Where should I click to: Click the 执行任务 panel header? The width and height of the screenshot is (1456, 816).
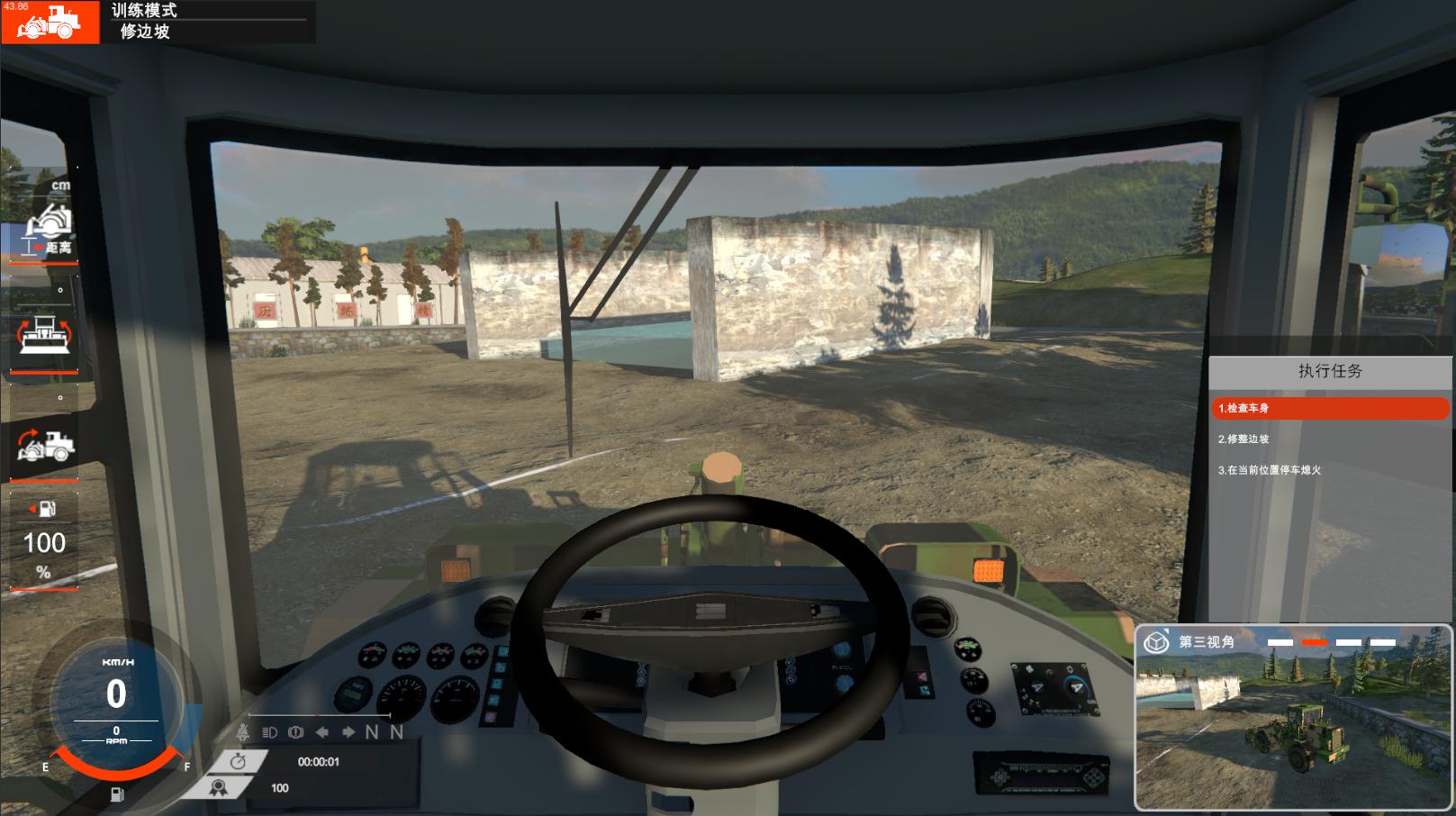click(x=1330, y=371)
